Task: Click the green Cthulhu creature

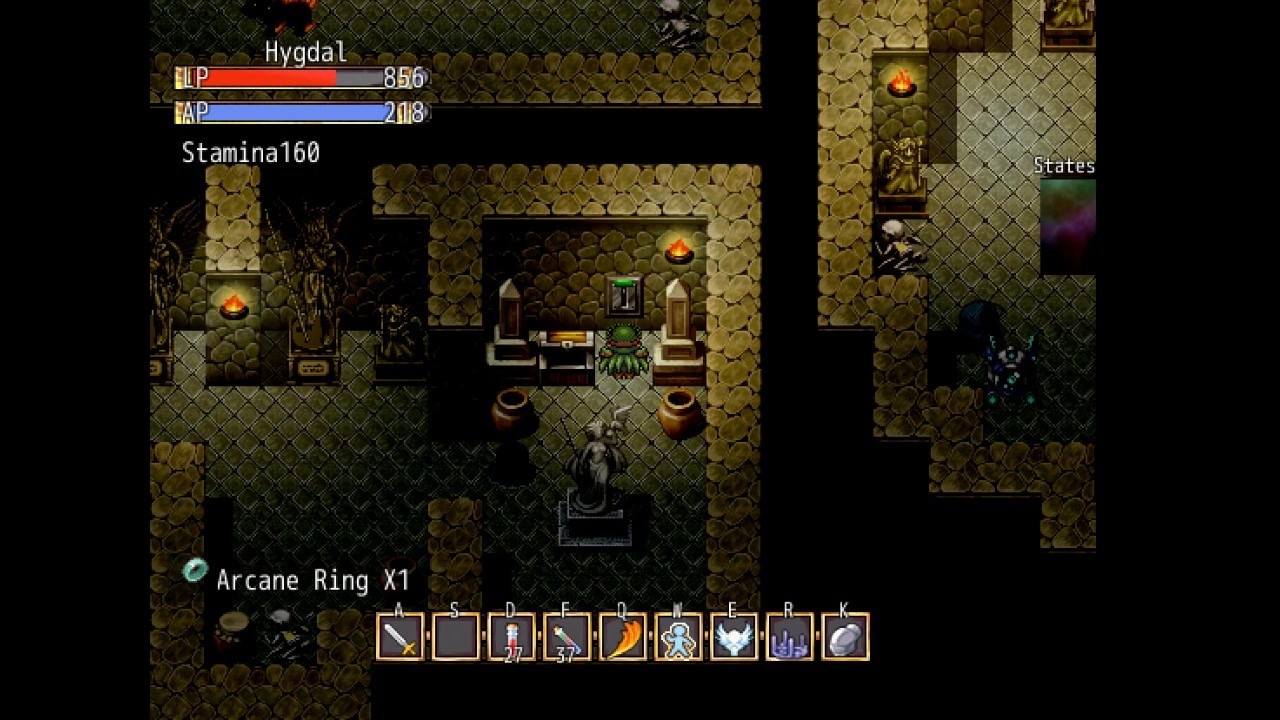Action: (x=623, y=350)
